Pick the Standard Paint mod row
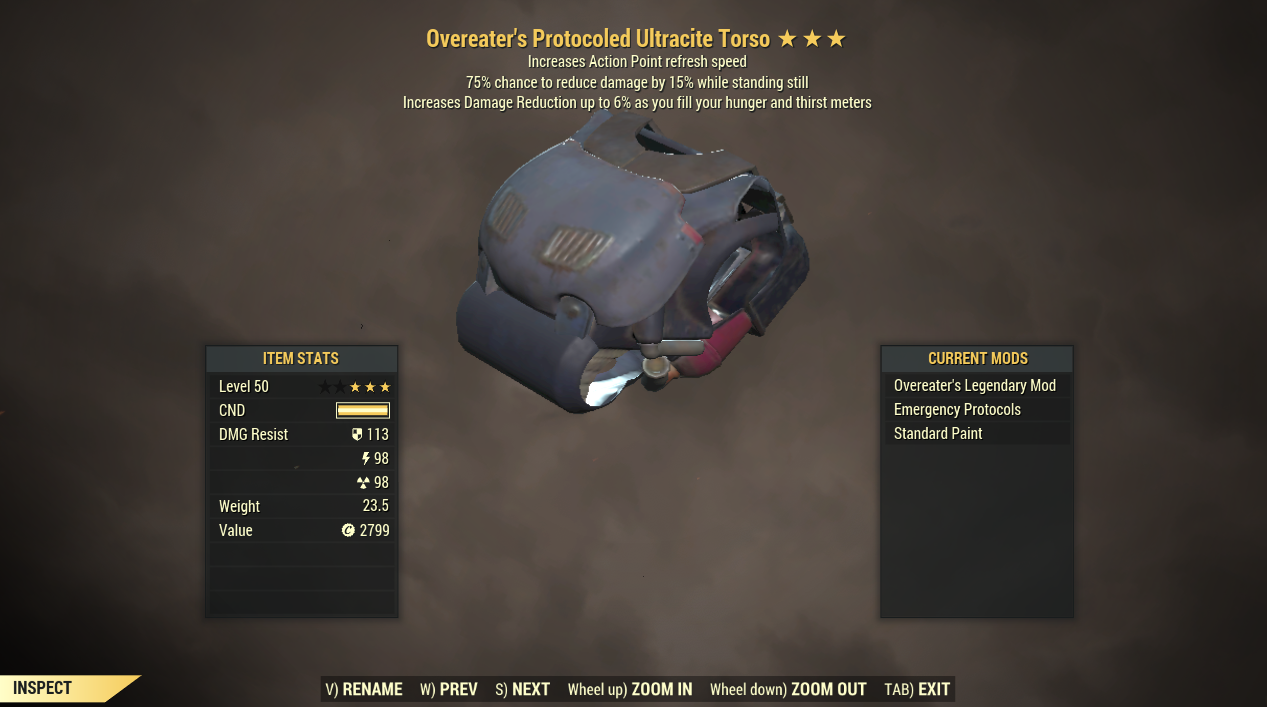Image resolution: width=1267 pixels, height=707 pixels. pyautogui.click(x=975, y=434)
